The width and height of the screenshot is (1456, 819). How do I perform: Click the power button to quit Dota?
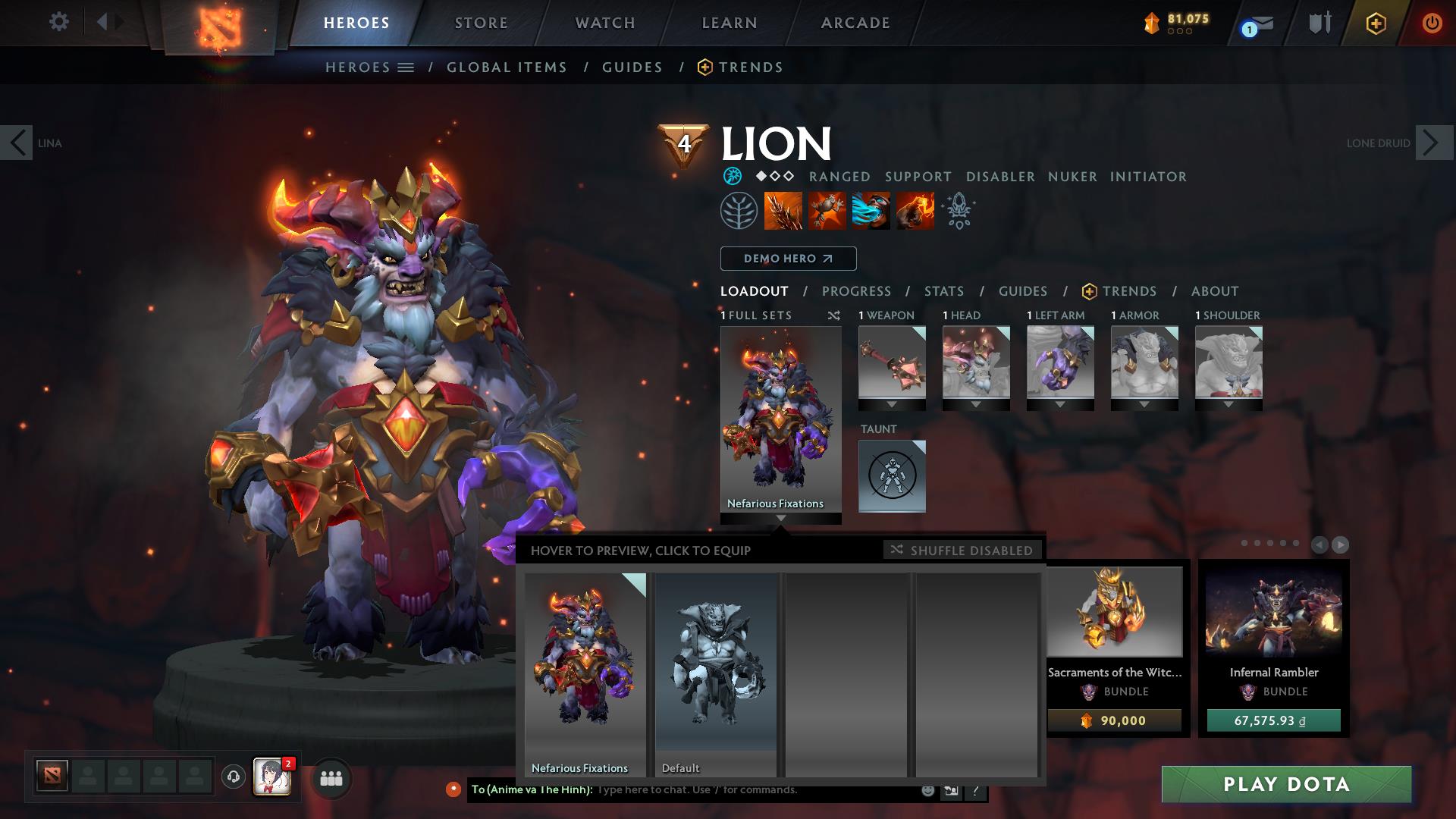click(x=1432, y=23)
